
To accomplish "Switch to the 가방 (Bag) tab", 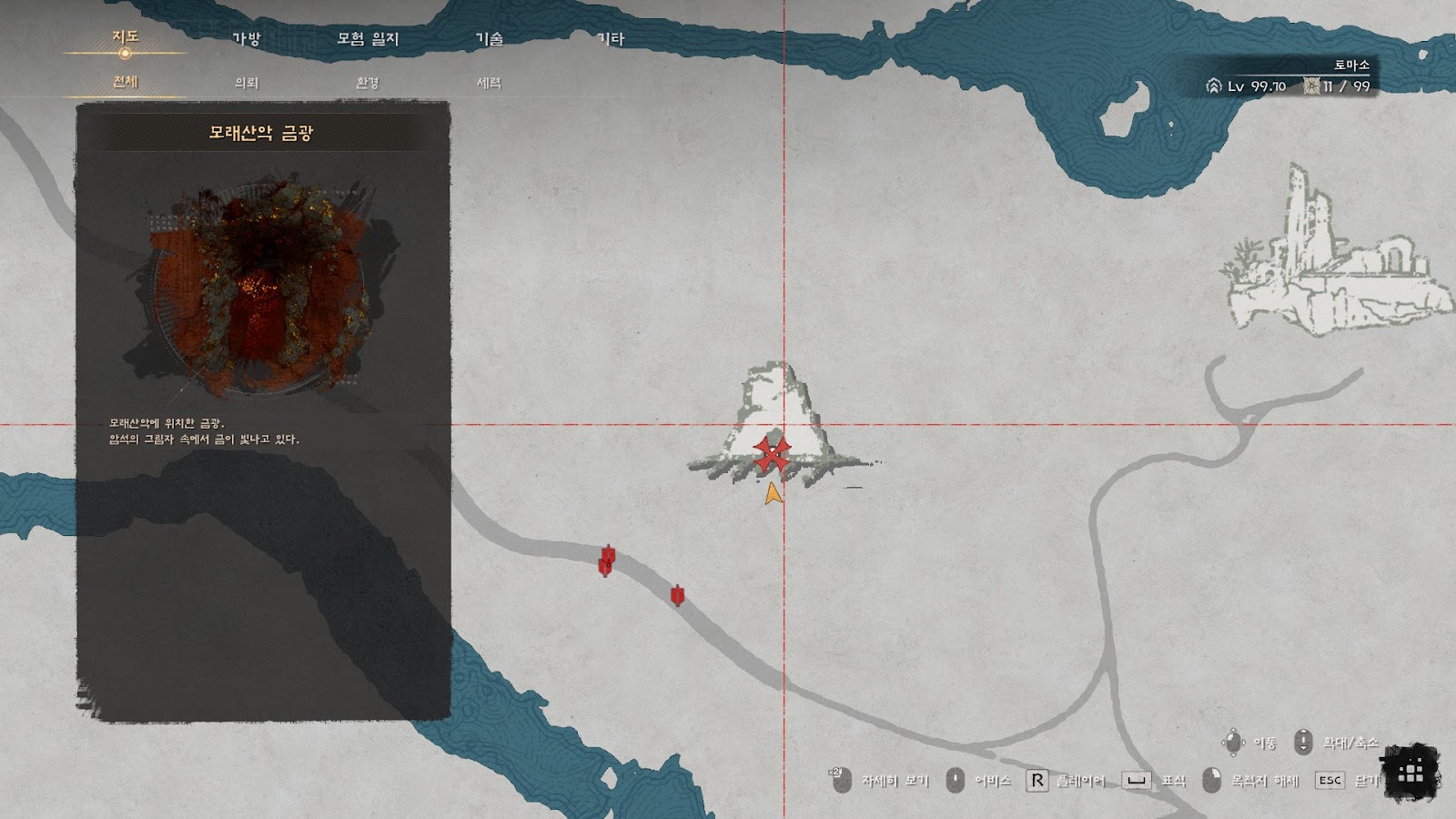I will pyautogui.click(x=247, y=39).
